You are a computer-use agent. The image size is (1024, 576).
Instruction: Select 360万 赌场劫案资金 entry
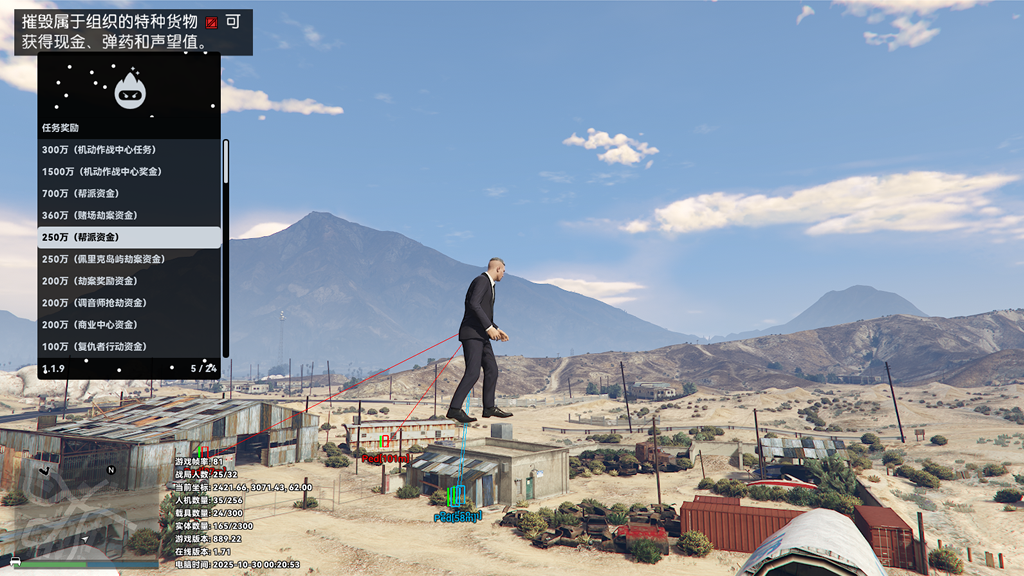(128, 216)
